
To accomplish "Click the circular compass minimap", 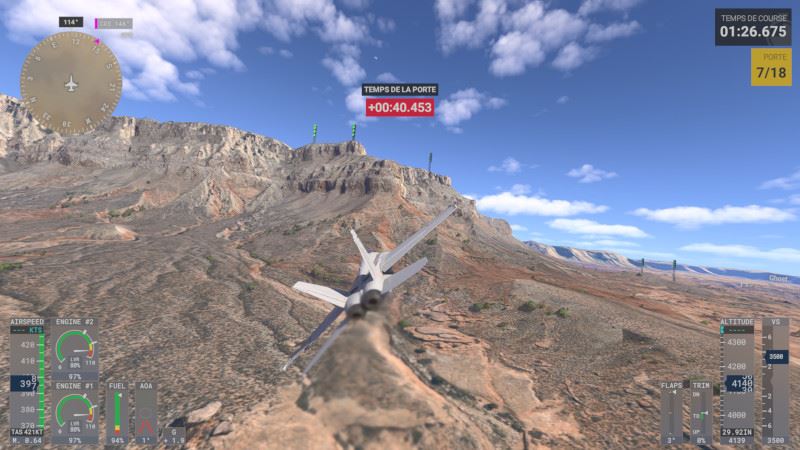I will pyautogui.click(x=71, y=82).
